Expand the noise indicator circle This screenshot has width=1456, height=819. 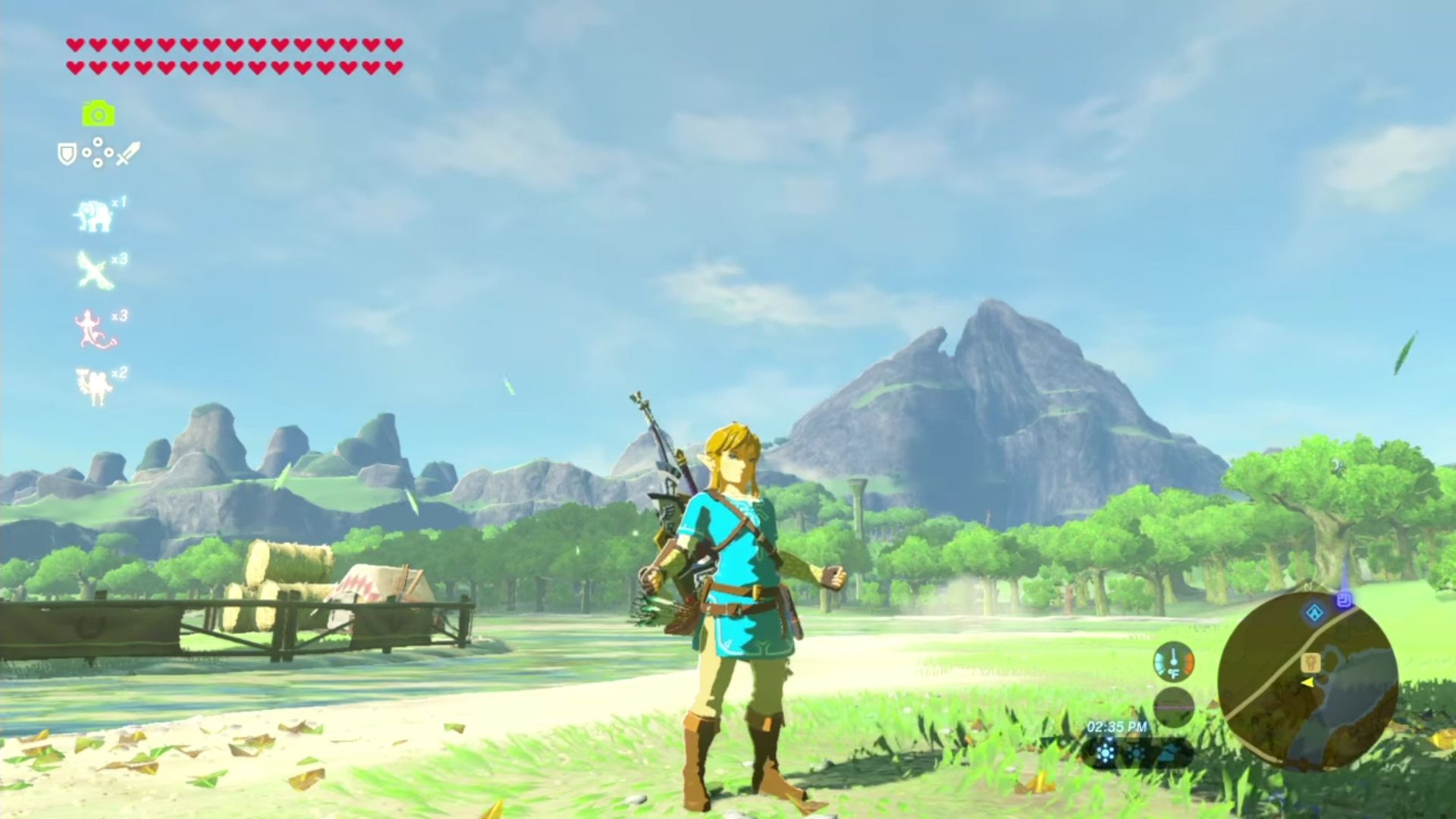[1175, 707]
